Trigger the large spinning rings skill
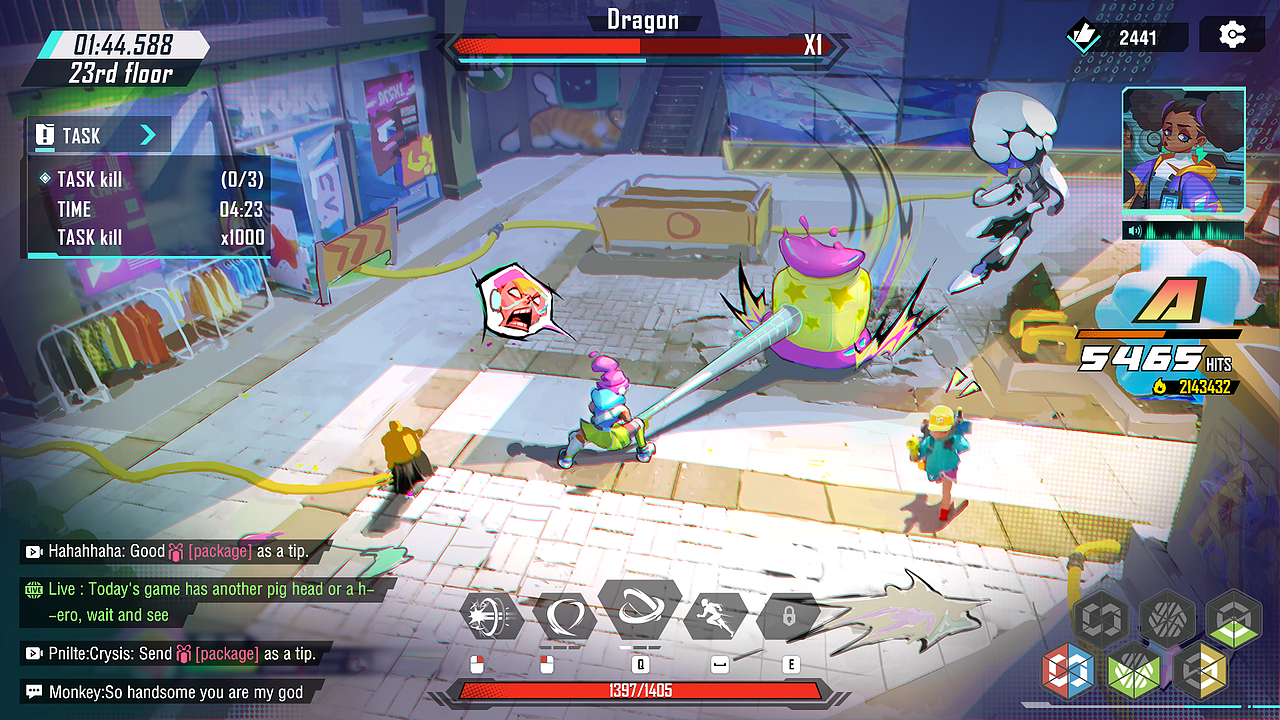1280x720 pixels. [x=639, y=609]
